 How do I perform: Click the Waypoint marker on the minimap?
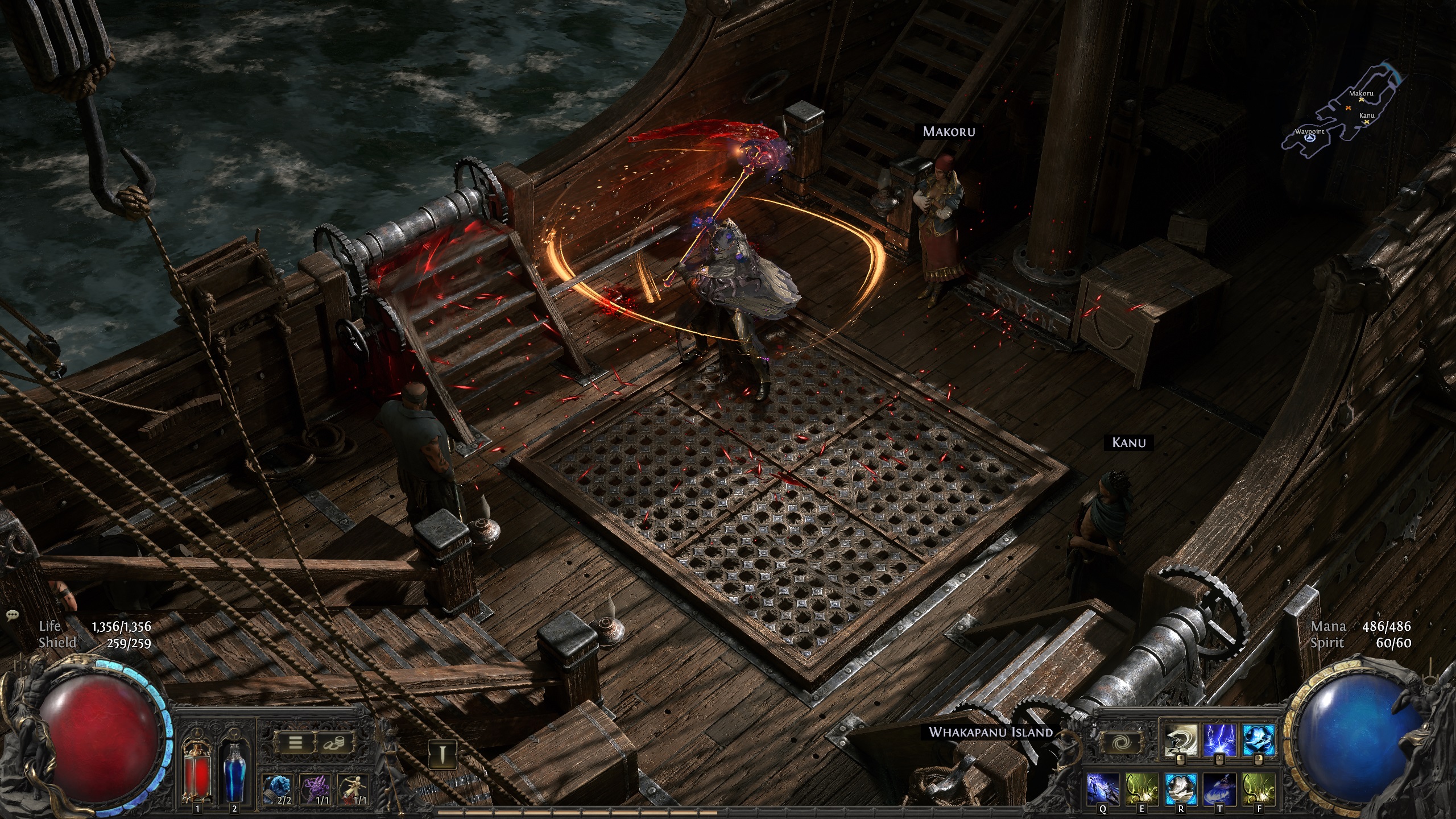(x=1306, y=138)
